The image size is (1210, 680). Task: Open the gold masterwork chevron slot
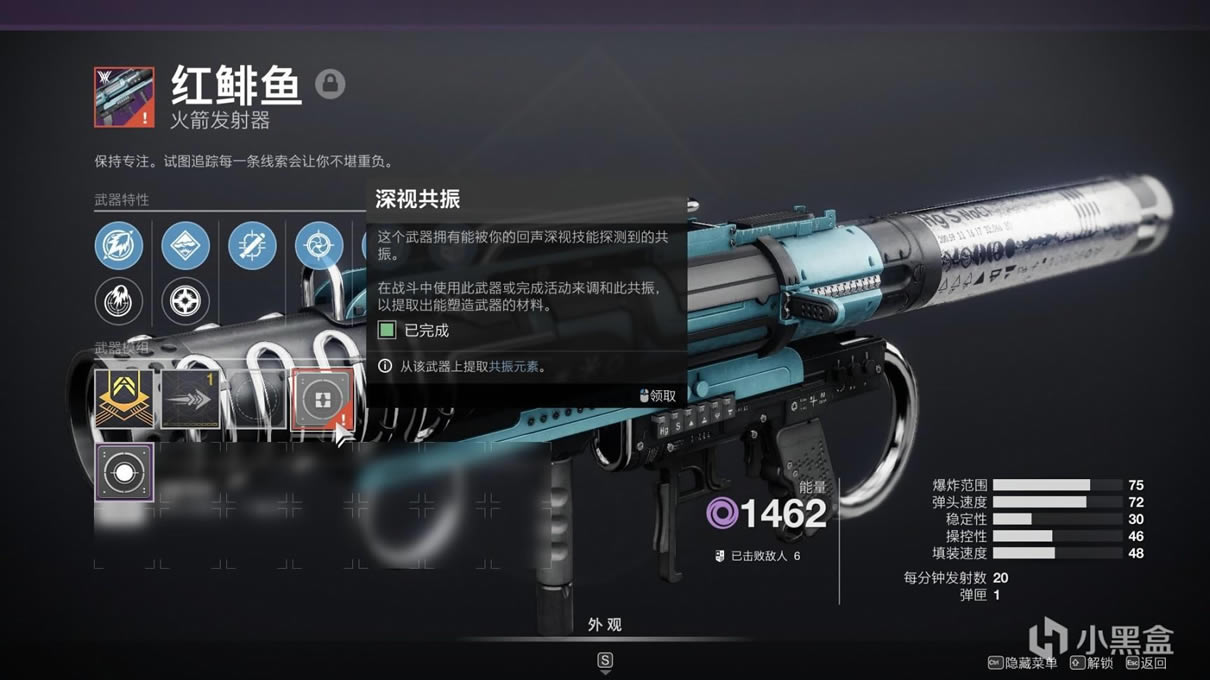click(x=124, y=399)
